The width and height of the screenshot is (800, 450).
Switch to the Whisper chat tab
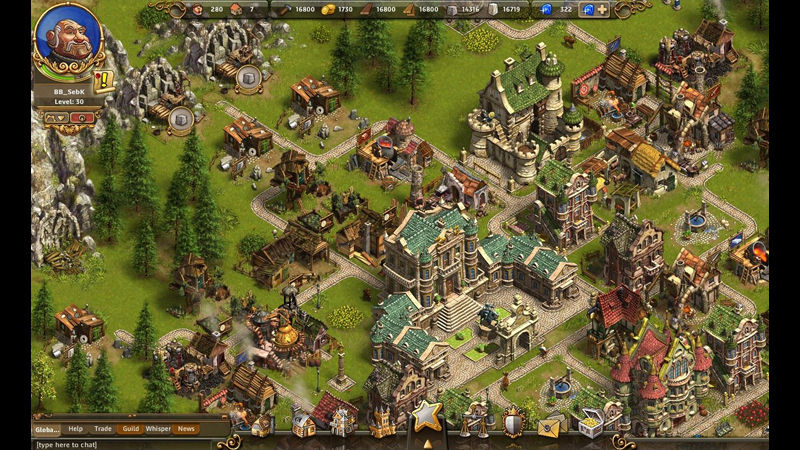[x=158, y=429]
